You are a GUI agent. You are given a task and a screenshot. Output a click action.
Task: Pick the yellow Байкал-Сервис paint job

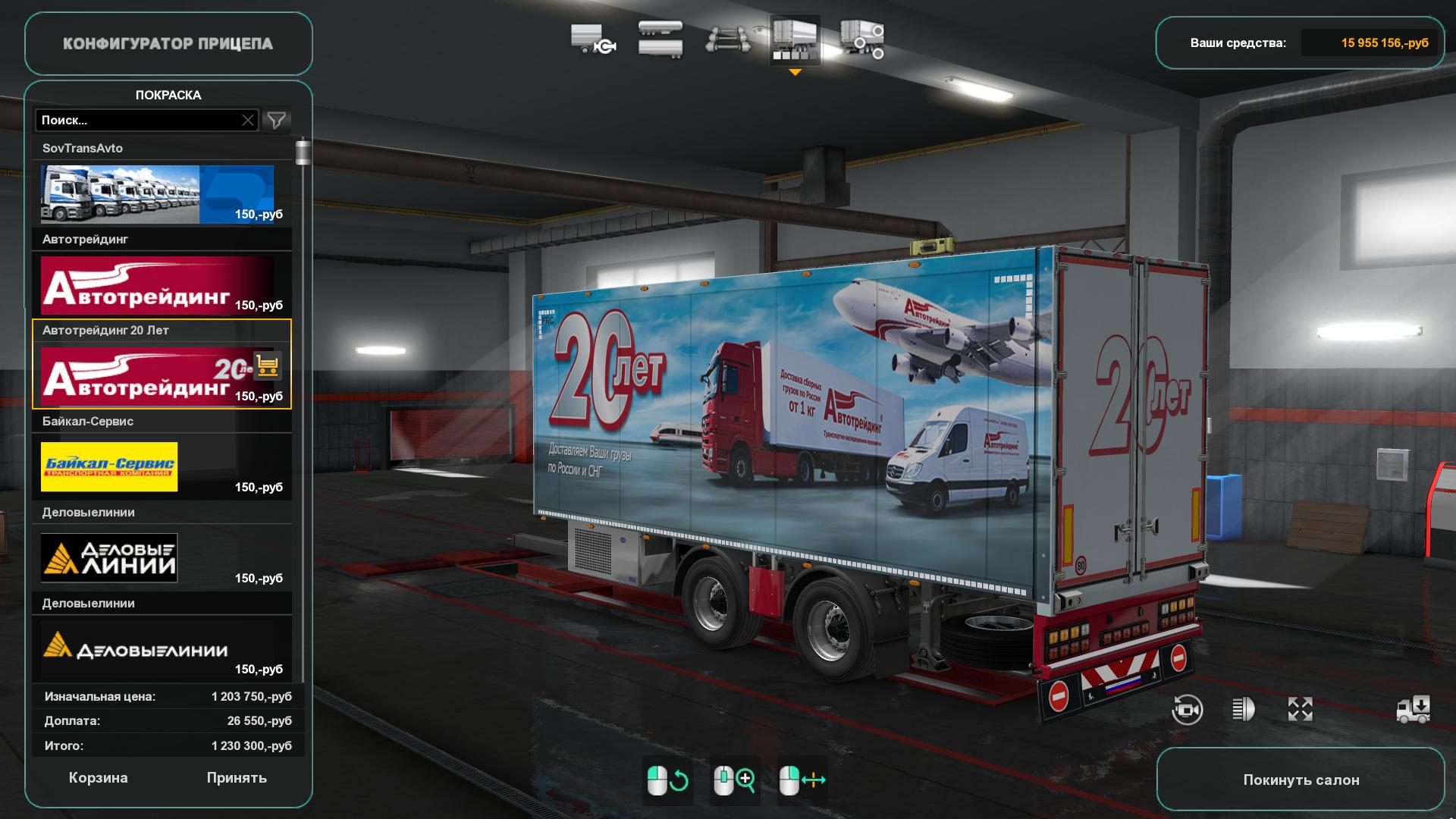pos(109,467)
